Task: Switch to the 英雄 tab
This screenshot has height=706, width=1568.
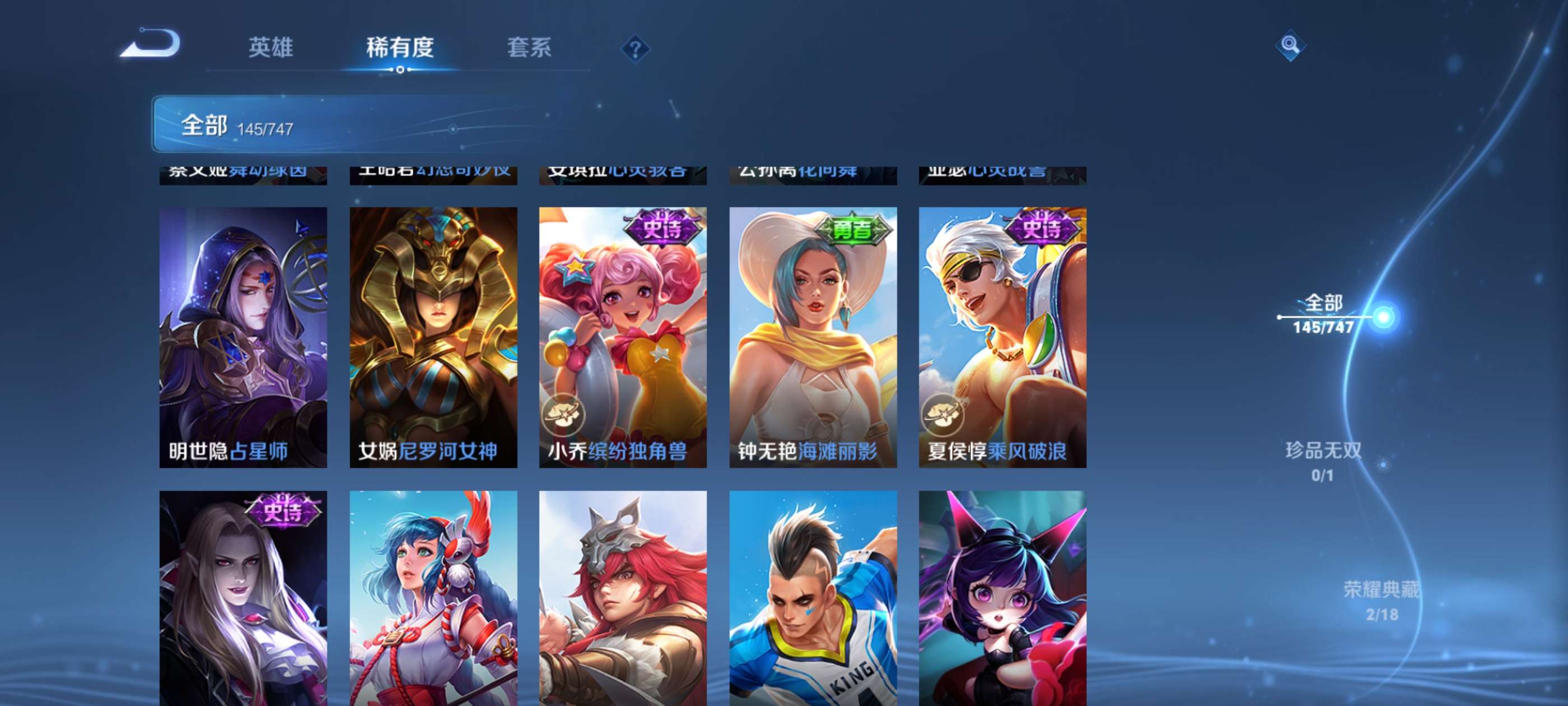Action: click(x=270, y=48)
